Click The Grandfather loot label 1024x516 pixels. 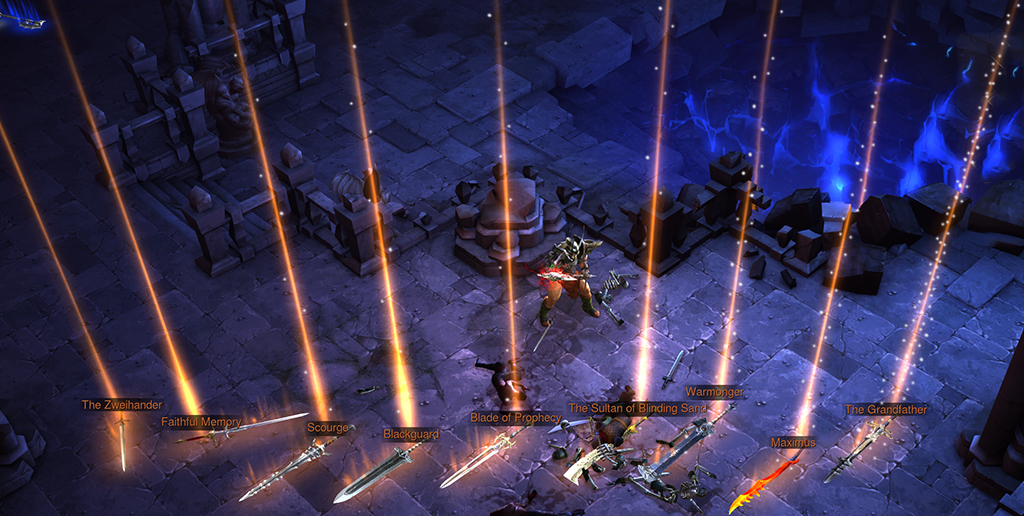(886, 409)
